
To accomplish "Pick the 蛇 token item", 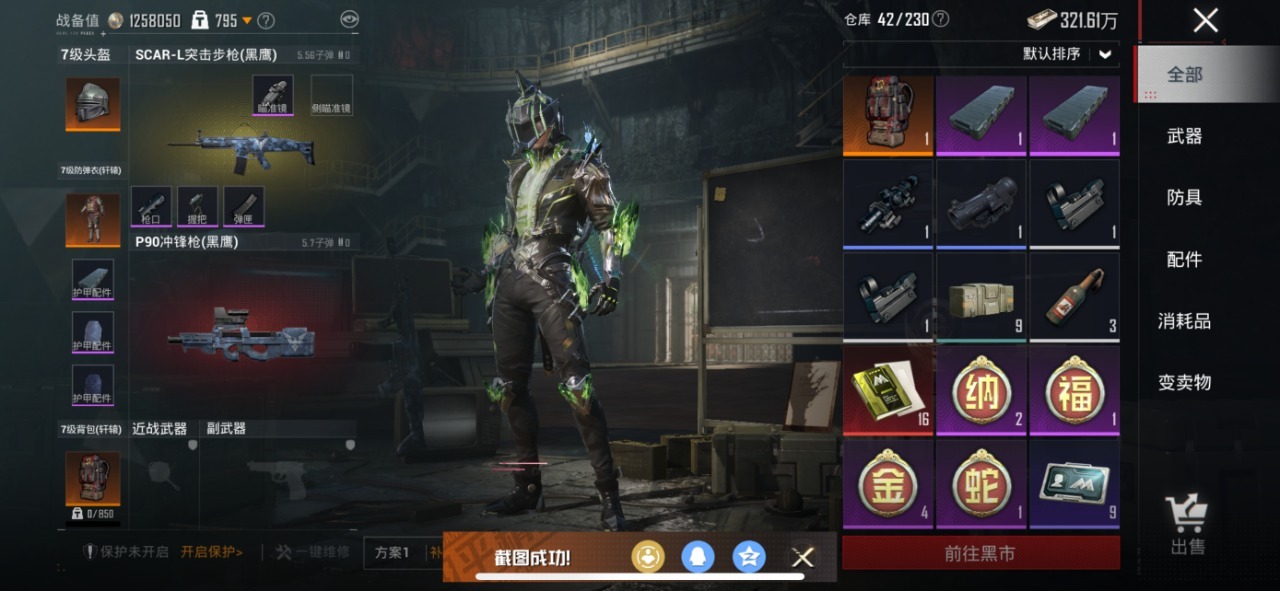I will pyautogui.click(x=981, y=483).
